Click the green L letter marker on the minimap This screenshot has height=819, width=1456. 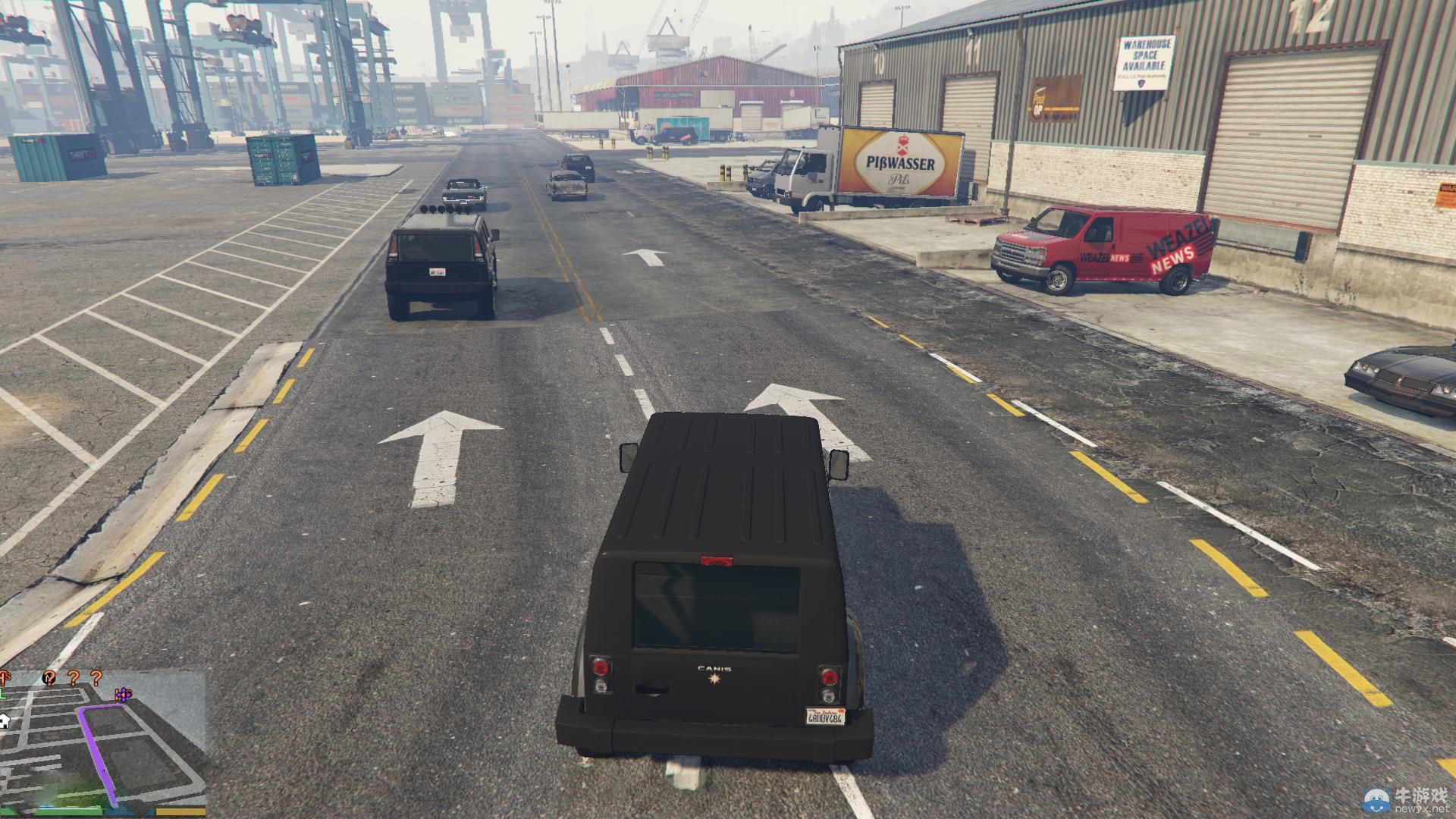[3, 693]
